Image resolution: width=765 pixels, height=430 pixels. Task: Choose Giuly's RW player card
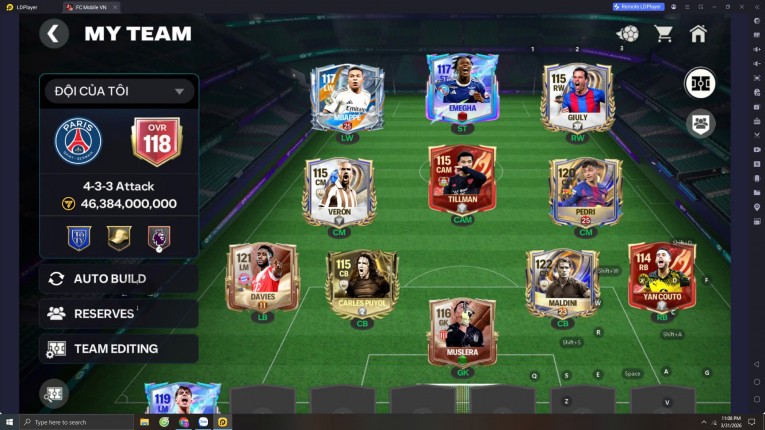tap(577, 97)
